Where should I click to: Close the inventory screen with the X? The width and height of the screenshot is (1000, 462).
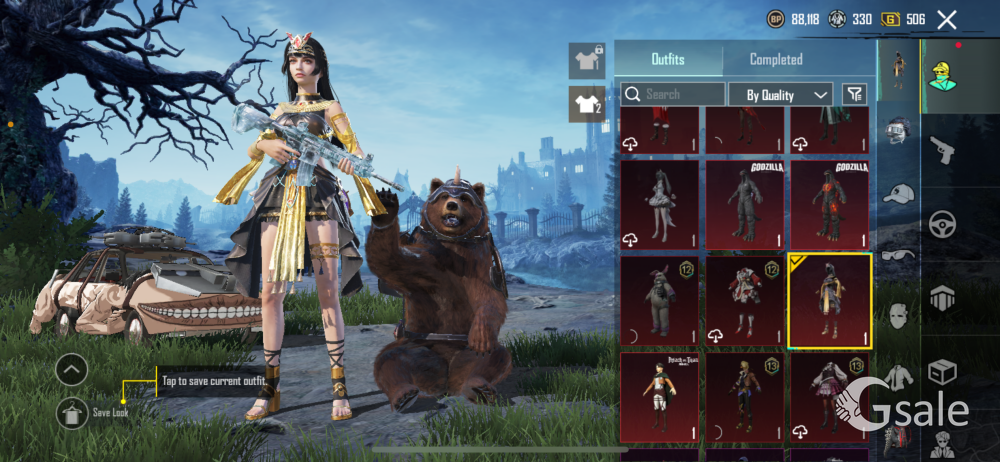tap(947, 19)
